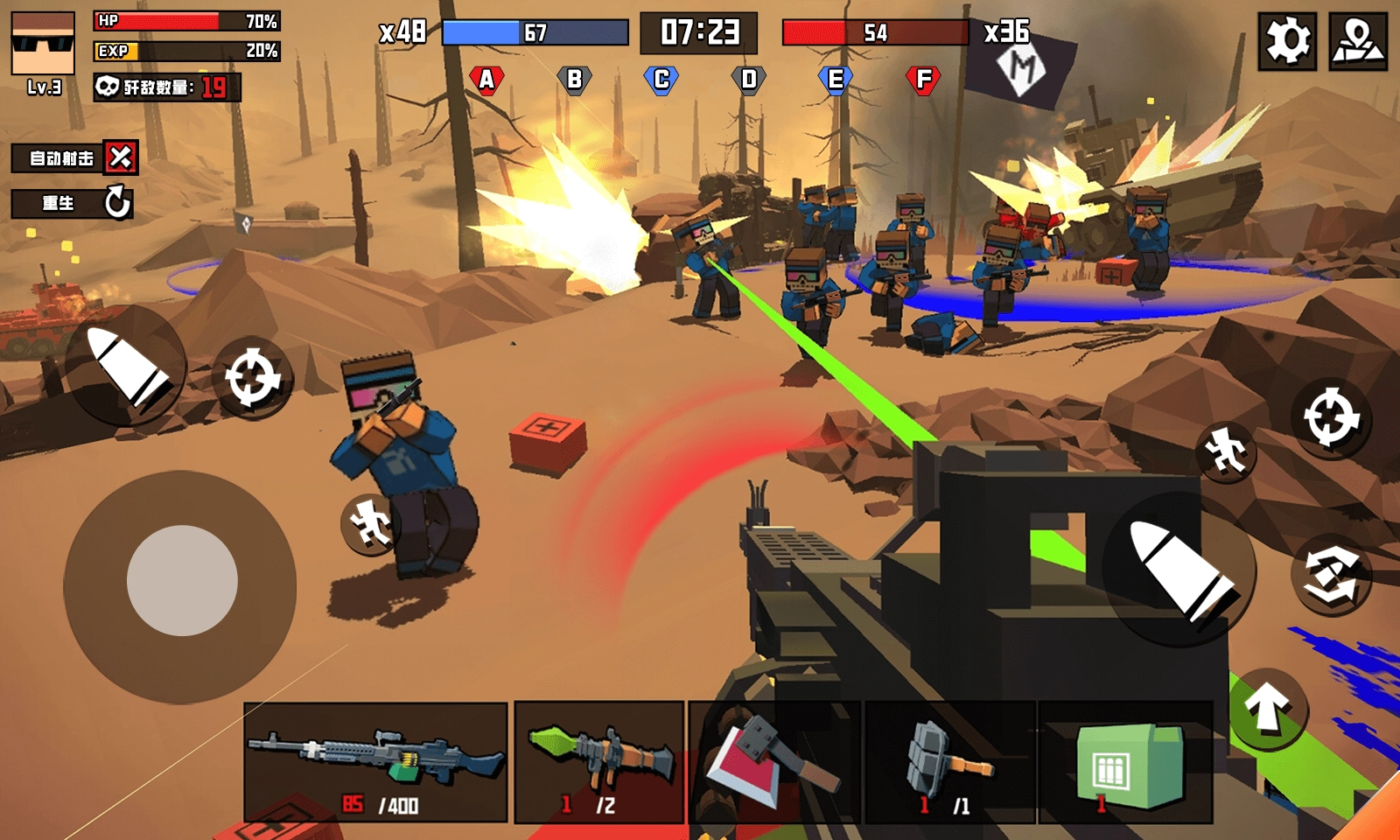
Task: Choose the stone hammer slot
Action: [949, 762]
